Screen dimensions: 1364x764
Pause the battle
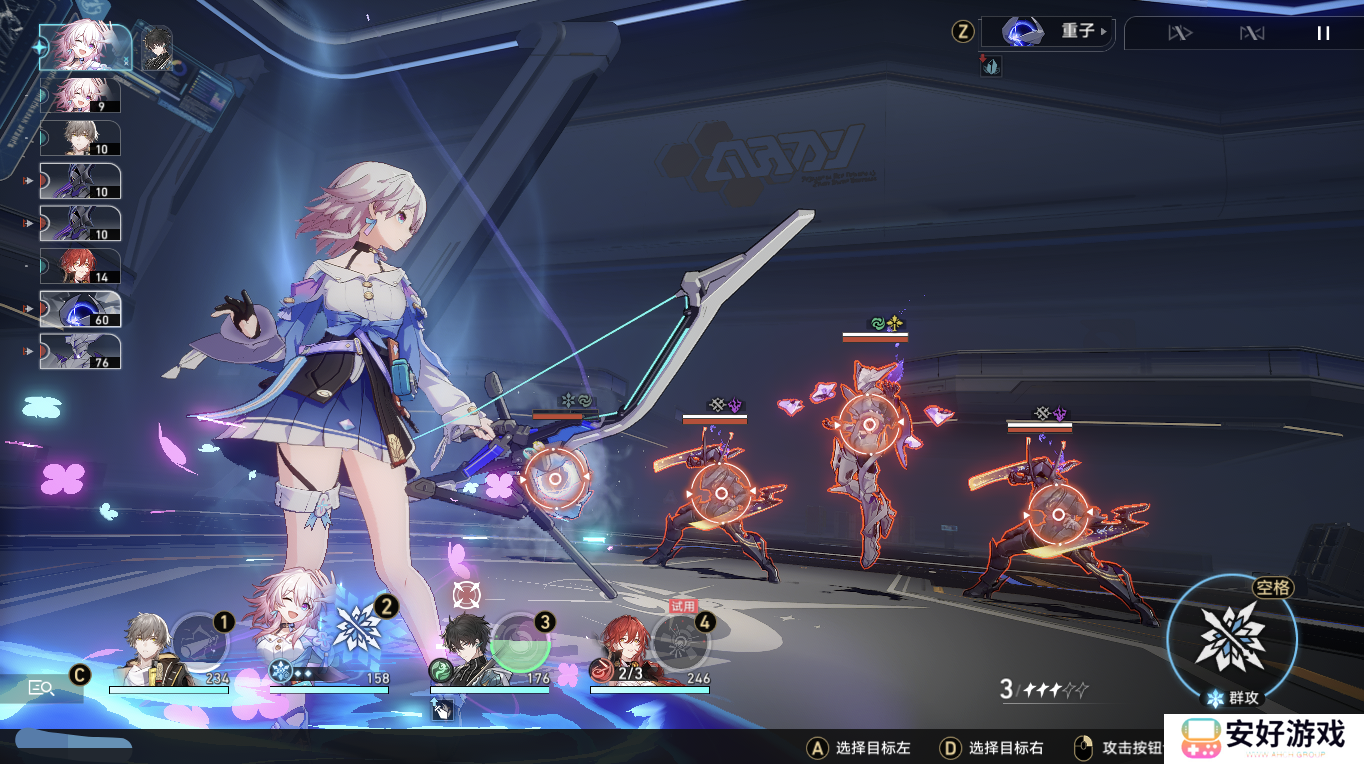1323,33
